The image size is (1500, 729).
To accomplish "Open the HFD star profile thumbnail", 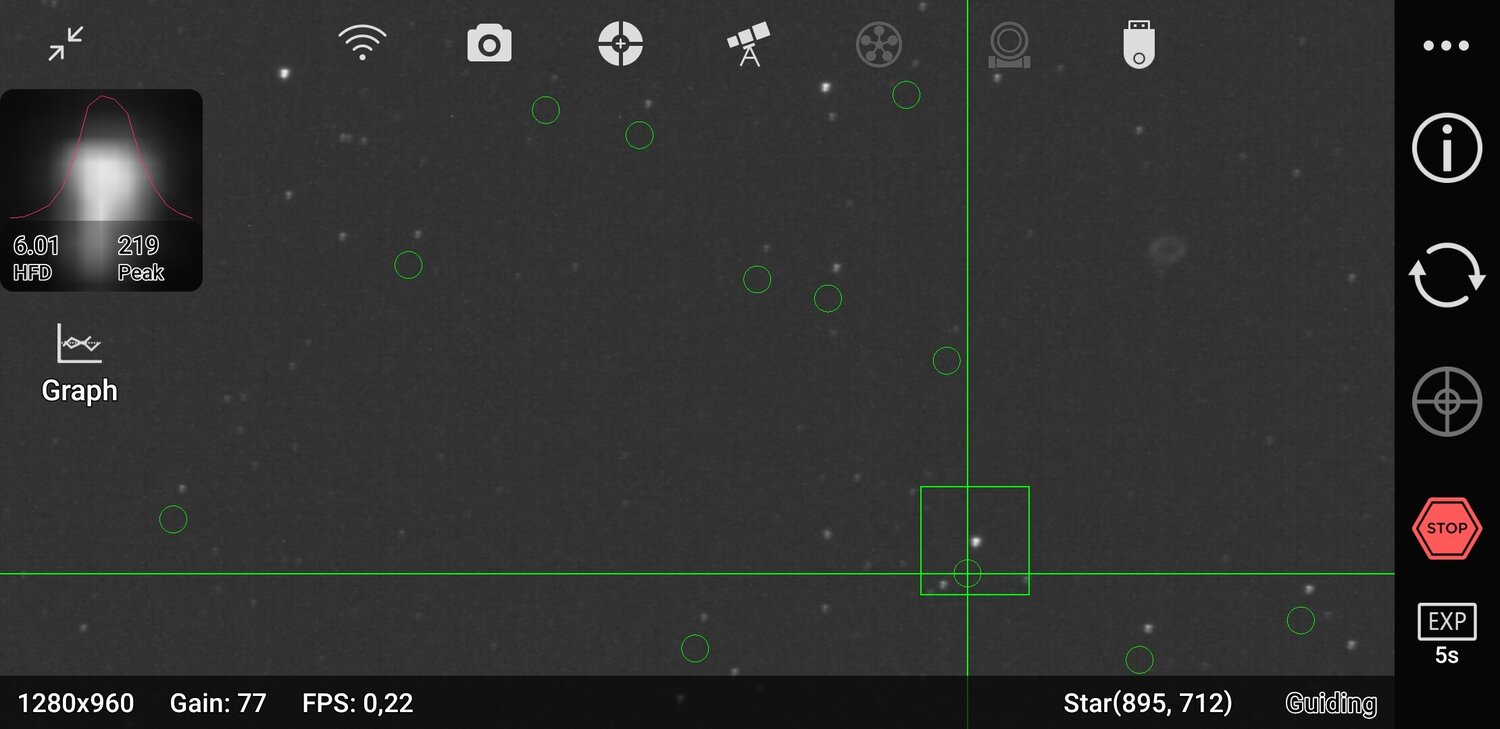I will [102, 188].
